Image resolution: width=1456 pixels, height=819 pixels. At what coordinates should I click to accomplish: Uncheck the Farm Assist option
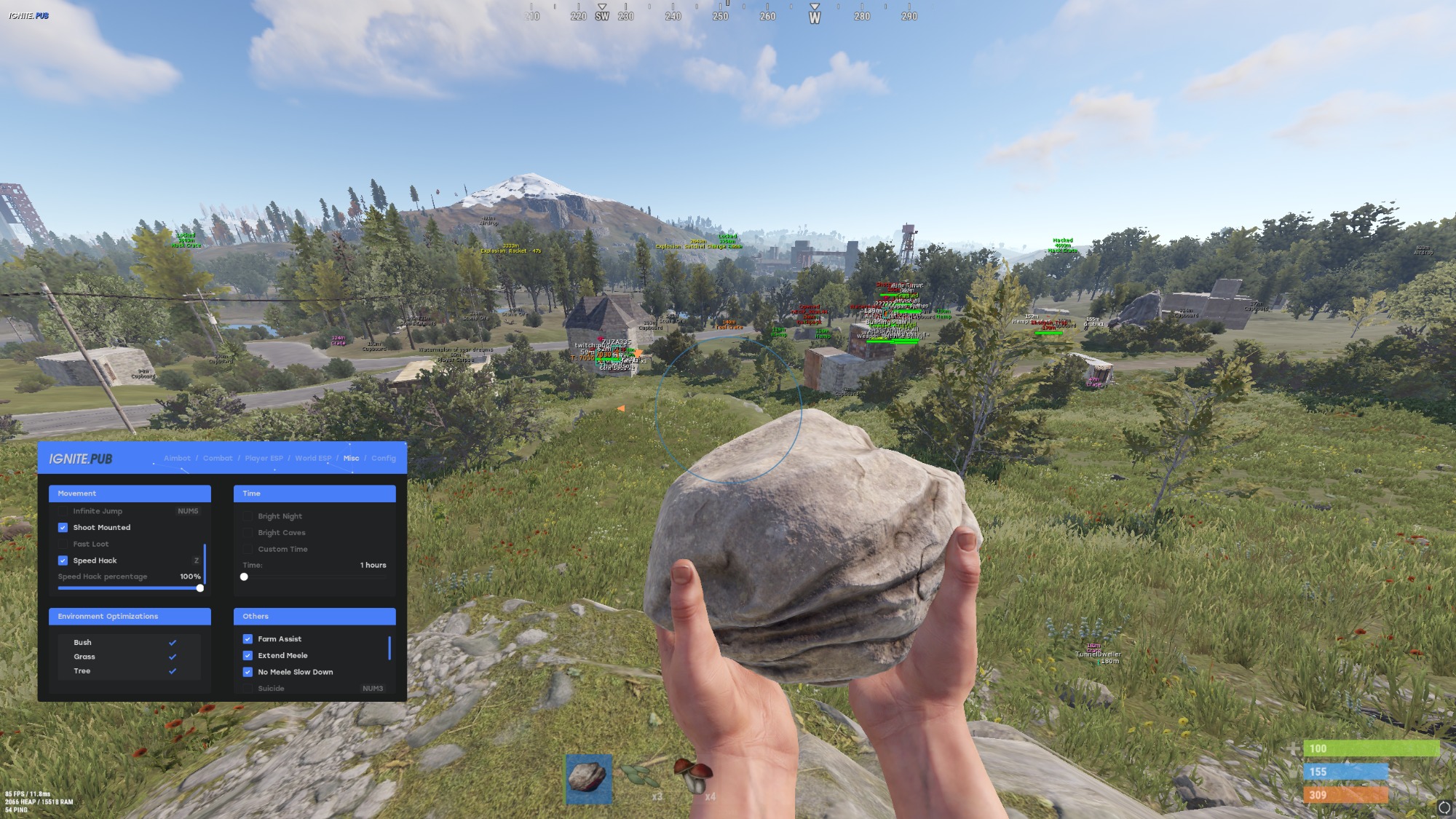point(248,639)
